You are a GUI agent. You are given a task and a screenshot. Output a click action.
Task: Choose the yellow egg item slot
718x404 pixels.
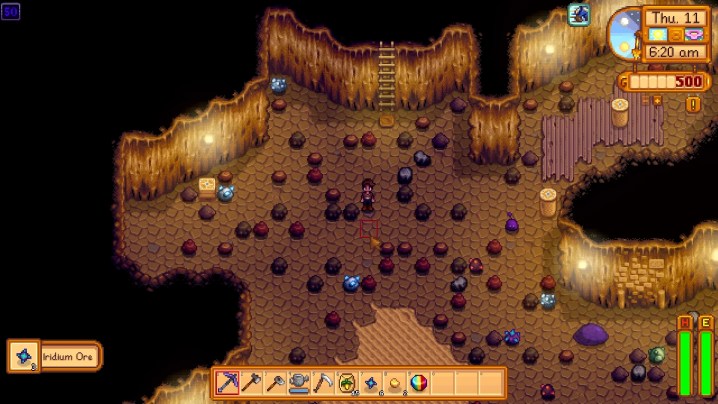(396, 383)
